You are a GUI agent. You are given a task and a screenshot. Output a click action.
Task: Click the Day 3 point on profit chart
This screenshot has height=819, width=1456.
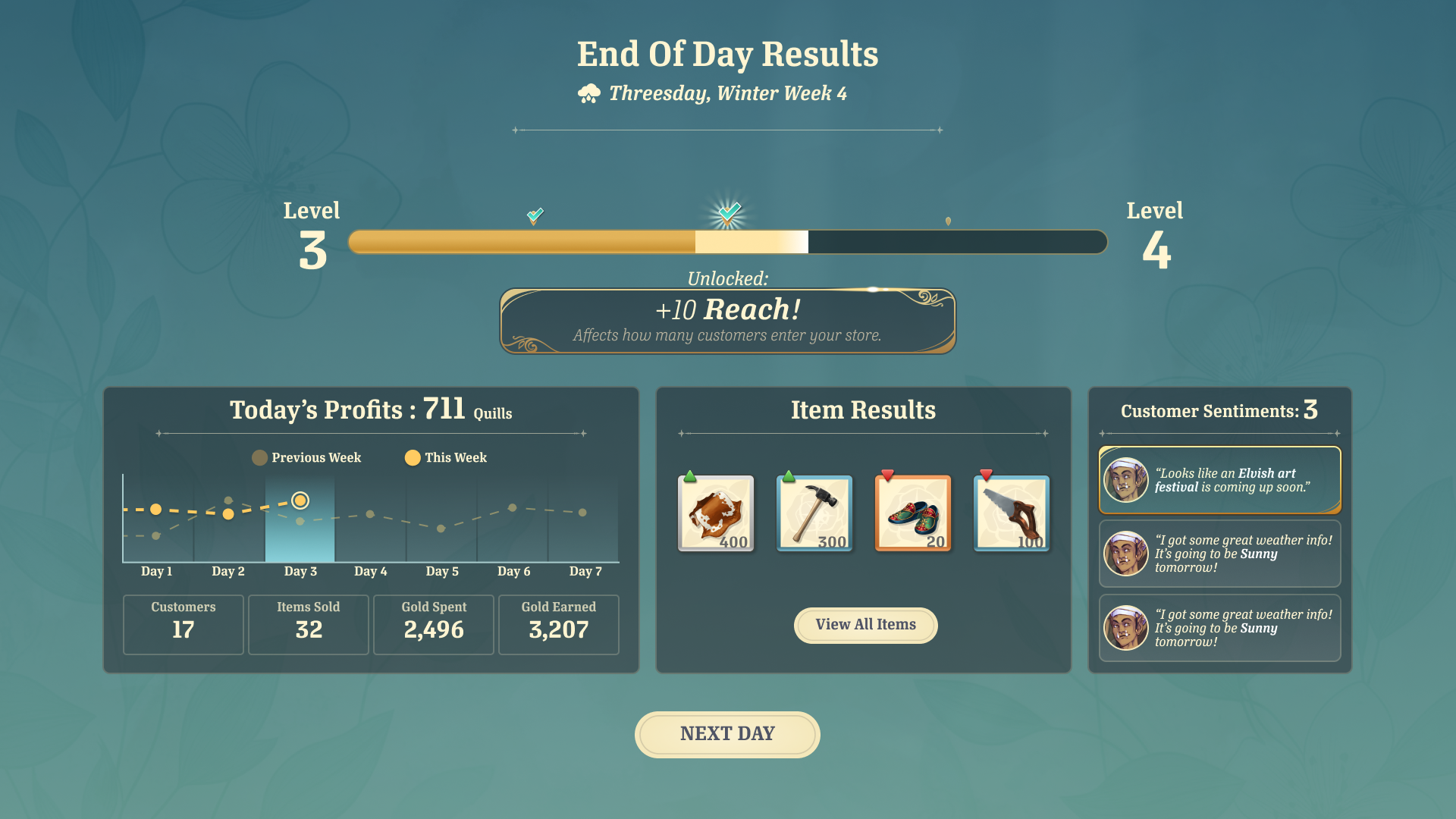click(x=300, y=500)
